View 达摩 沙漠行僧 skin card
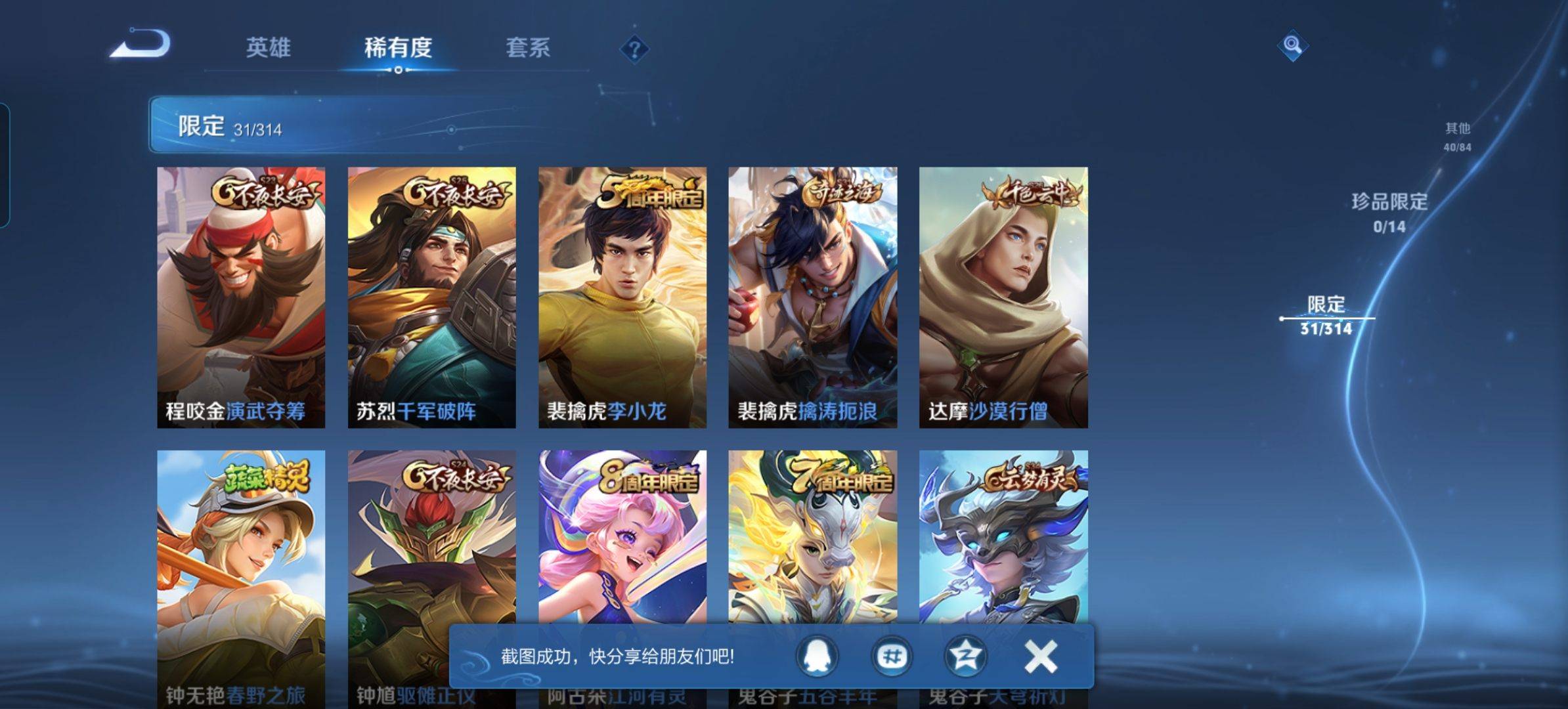Image resolution: width=1568 pixels, height=709 pixels. click(1003, 297)
